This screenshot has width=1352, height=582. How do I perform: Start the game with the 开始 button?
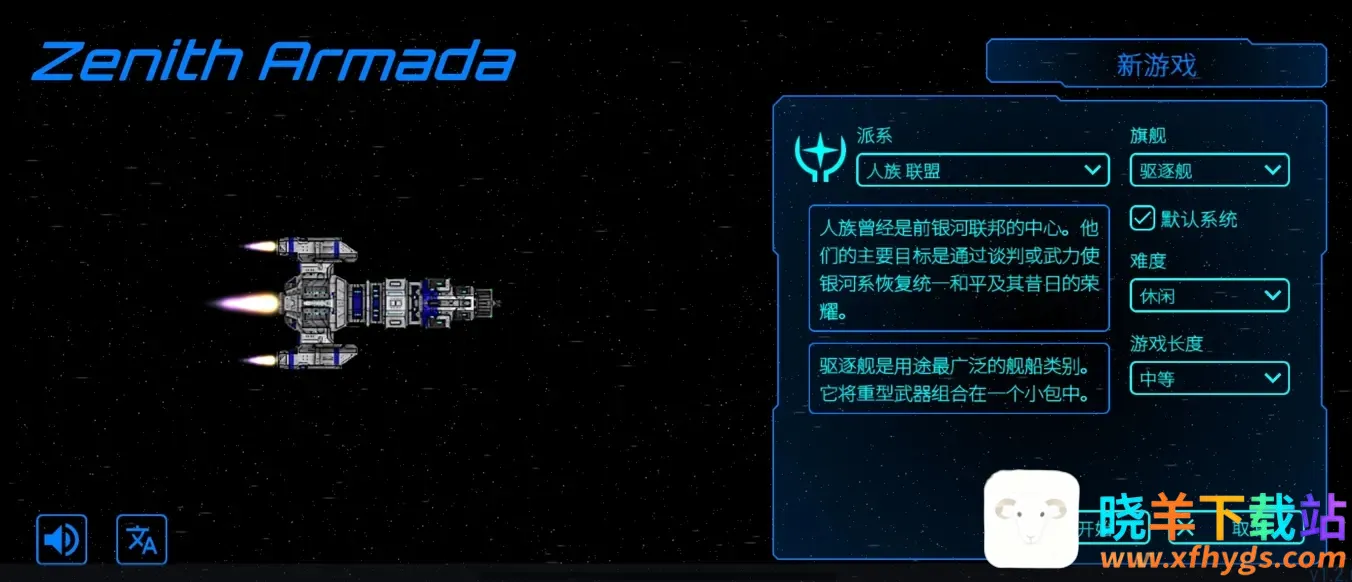point(1090,529)
